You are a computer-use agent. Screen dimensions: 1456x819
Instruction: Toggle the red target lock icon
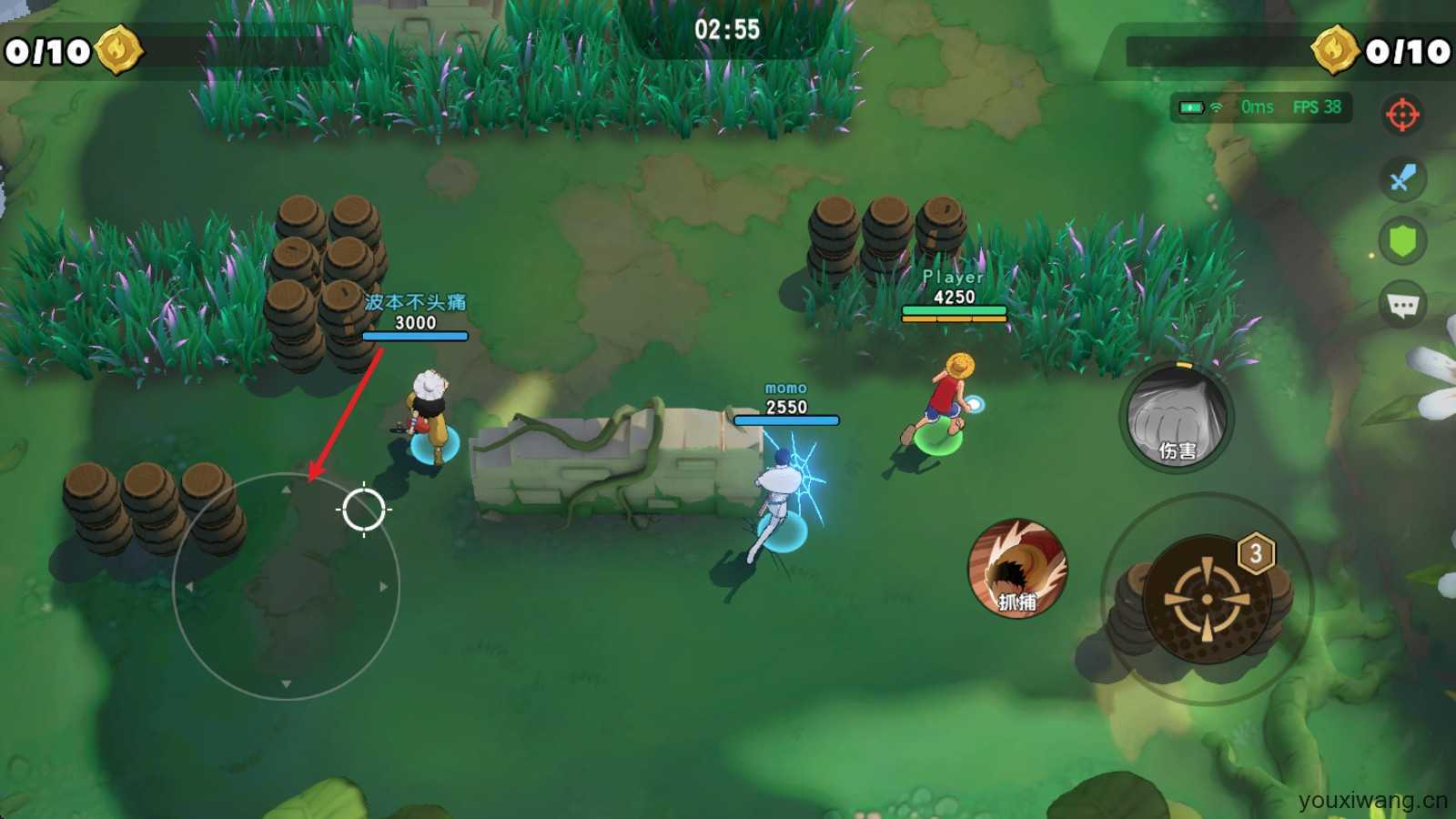[1401, 115]
